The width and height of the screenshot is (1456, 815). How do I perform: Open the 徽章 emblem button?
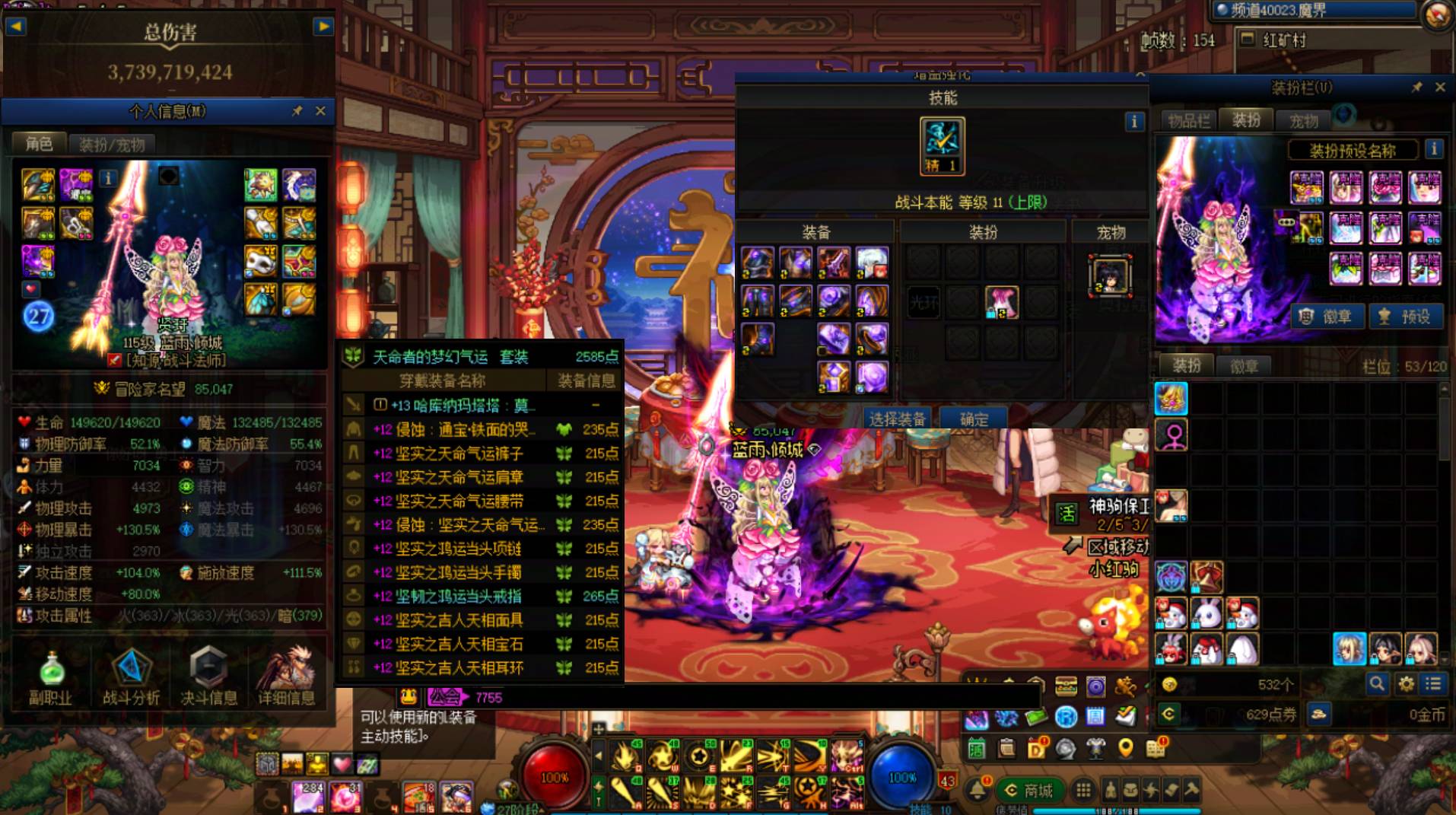pos(1328,317)
